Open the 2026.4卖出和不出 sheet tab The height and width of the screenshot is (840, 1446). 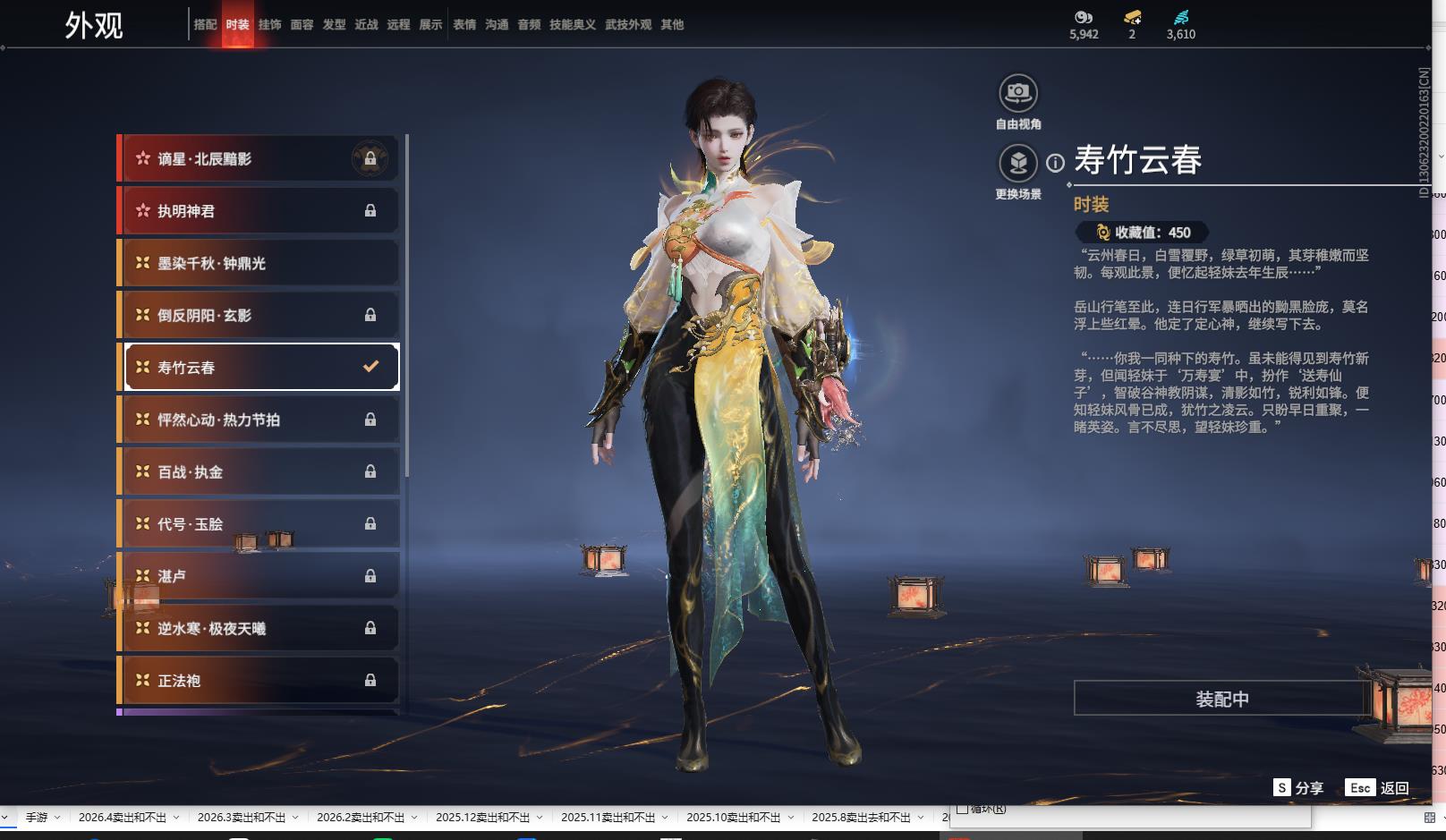click(123, 818)
